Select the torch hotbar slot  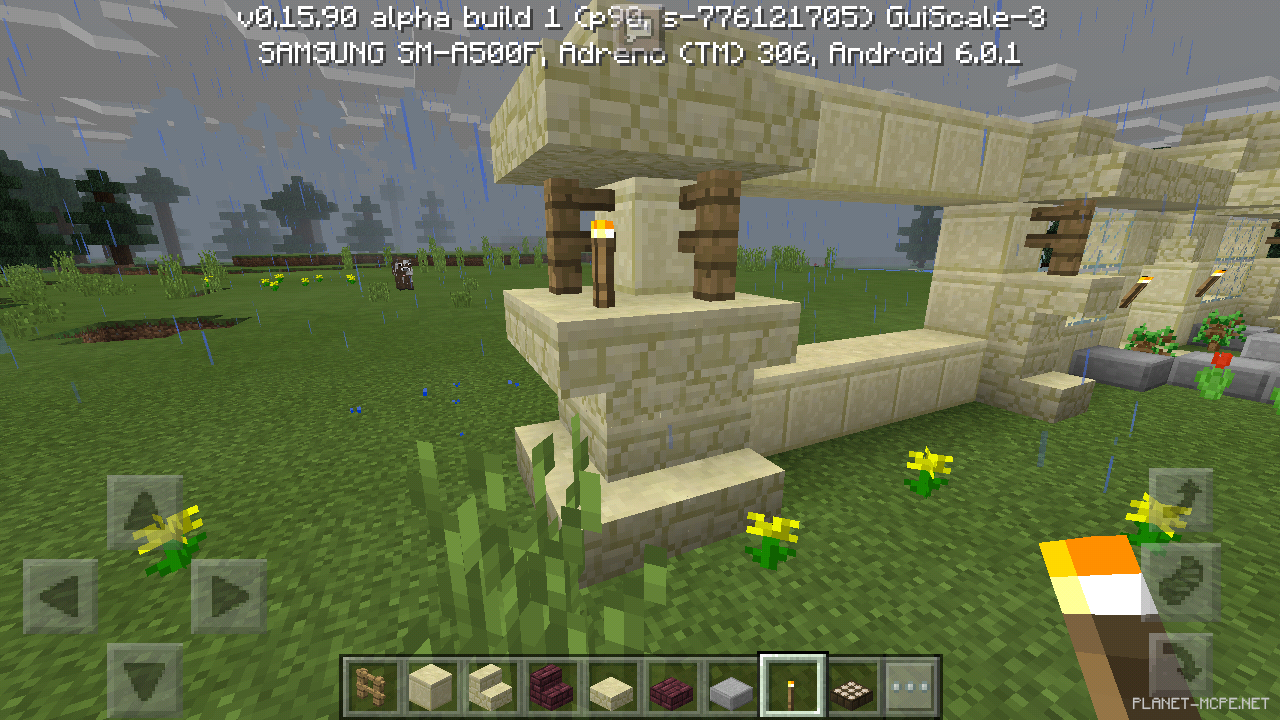(792, 687)
